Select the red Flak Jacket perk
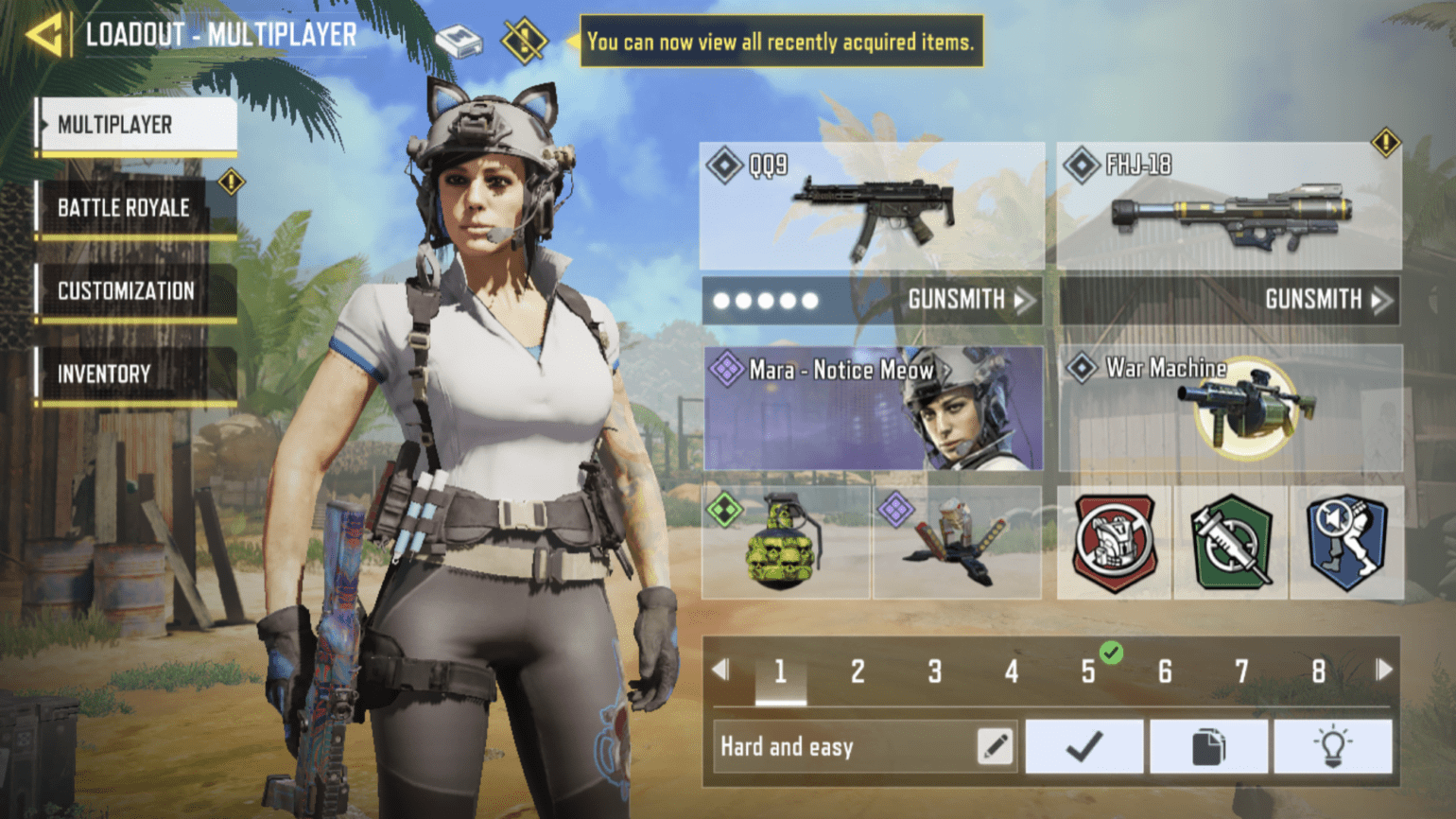 1114,544
